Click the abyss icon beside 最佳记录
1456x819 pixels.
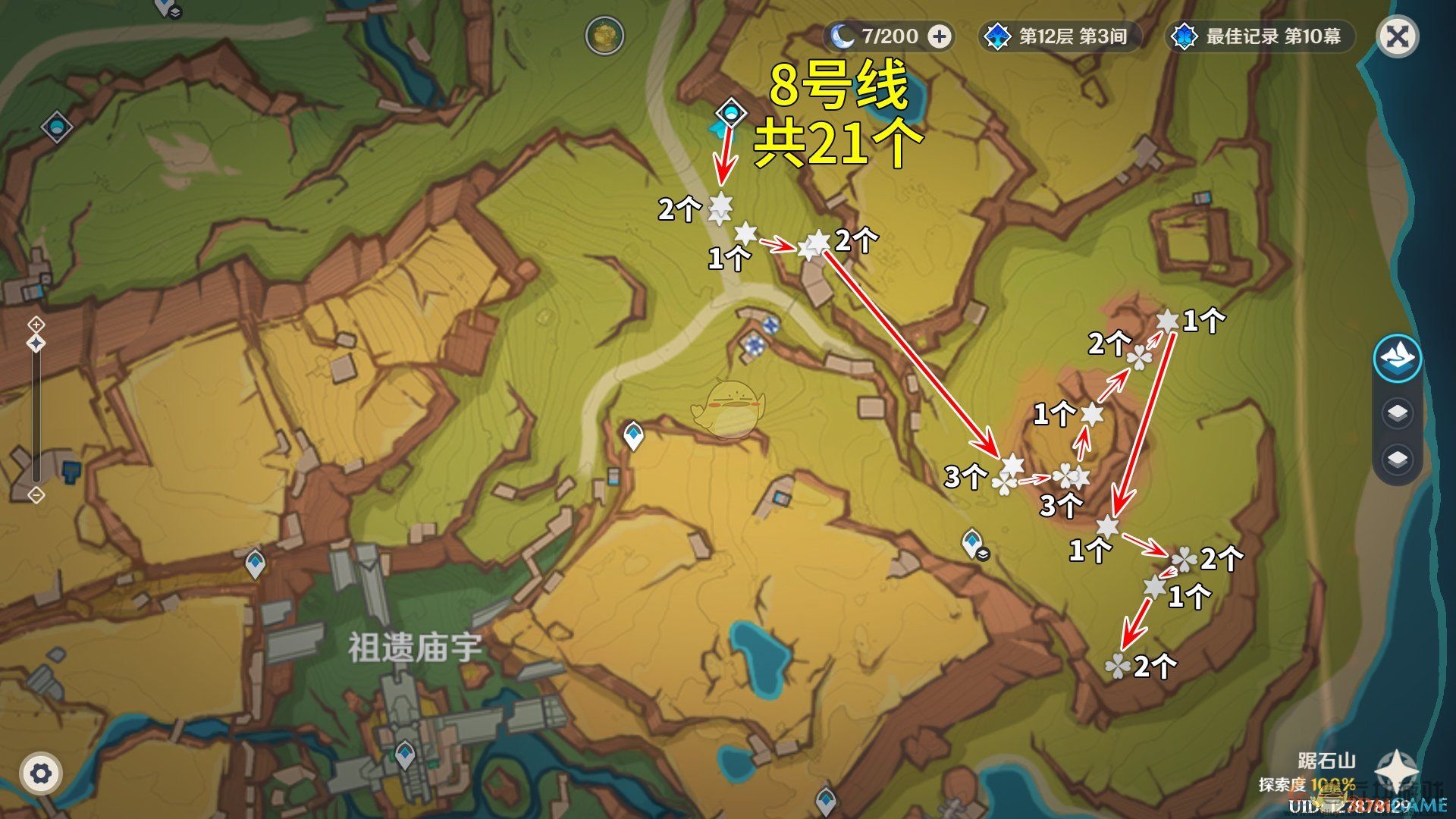[1183, 36]
